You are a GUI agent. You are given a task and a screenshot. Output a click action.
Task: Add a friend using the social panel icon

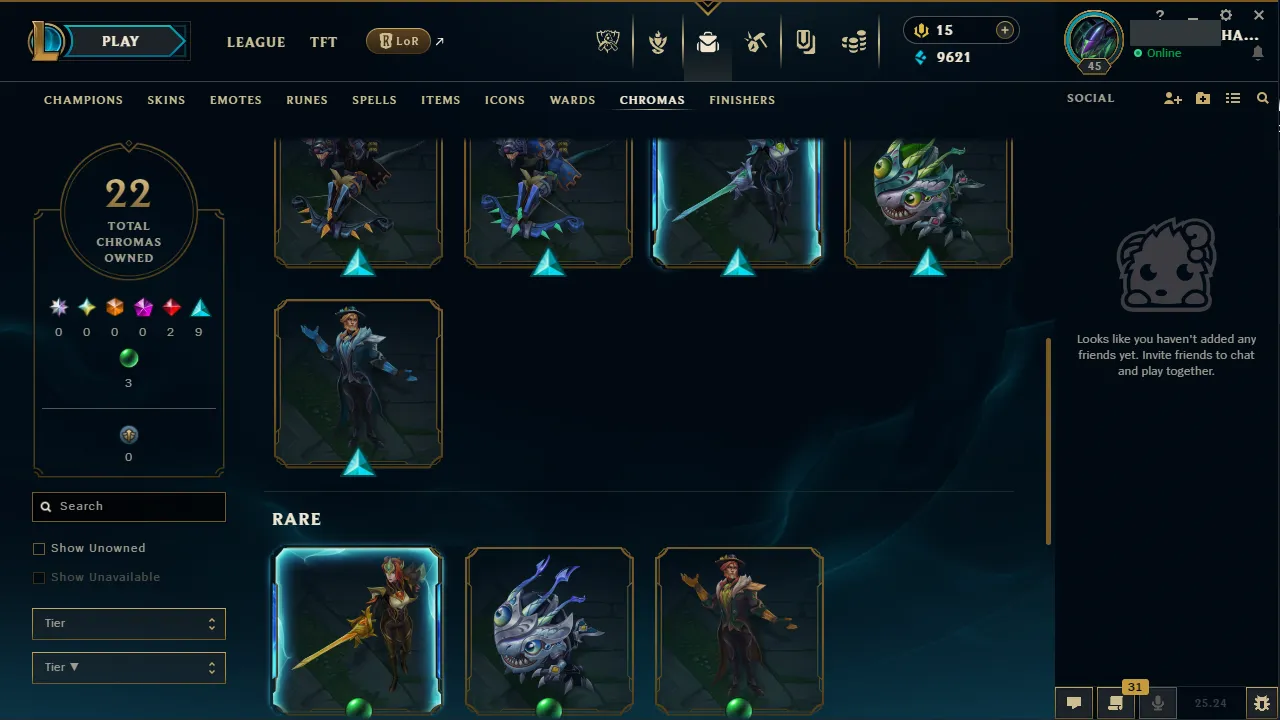(x=1172, y=98)
